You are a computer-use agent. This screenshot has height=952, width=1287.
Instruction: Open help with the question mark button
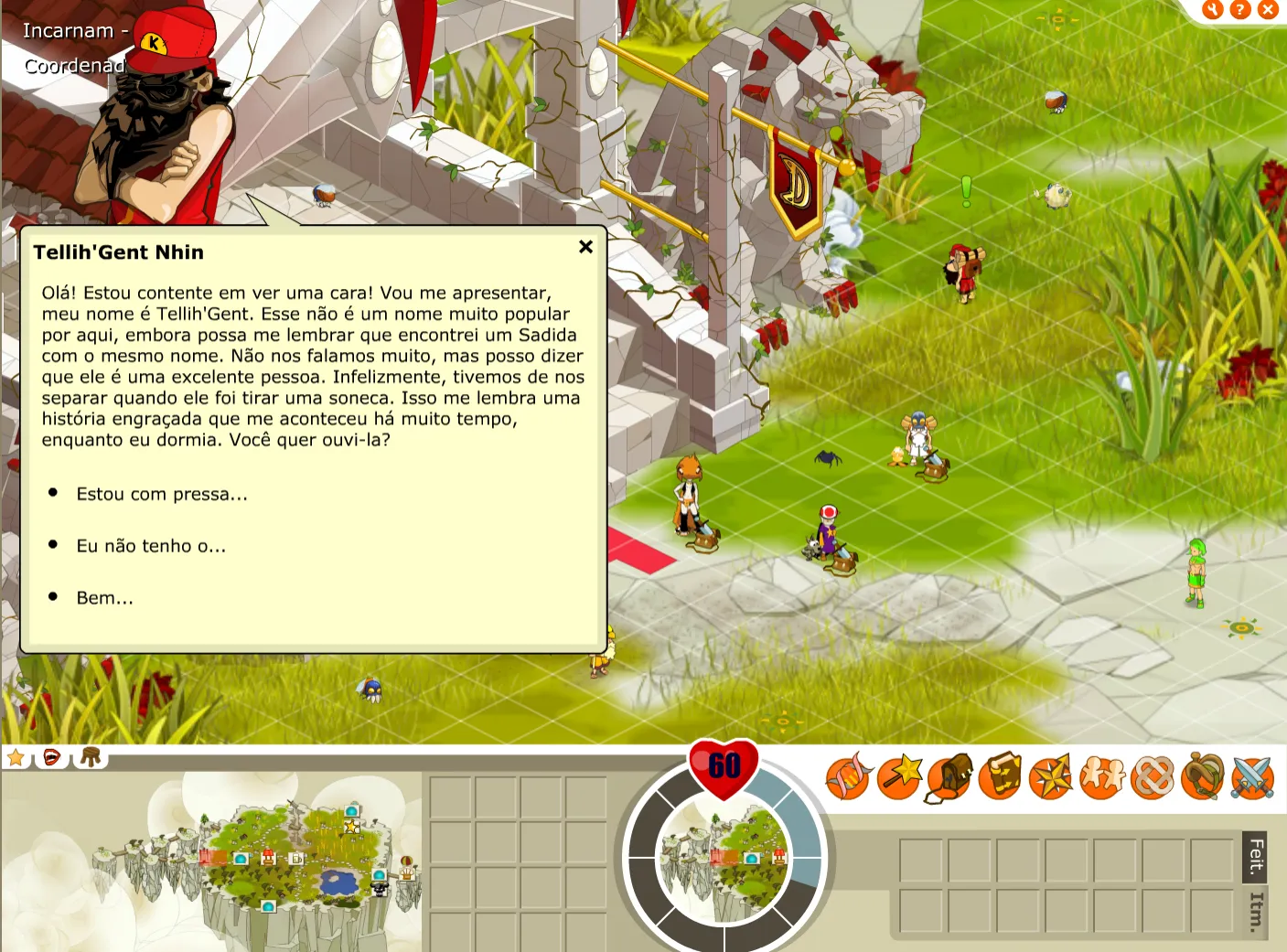1240,10
